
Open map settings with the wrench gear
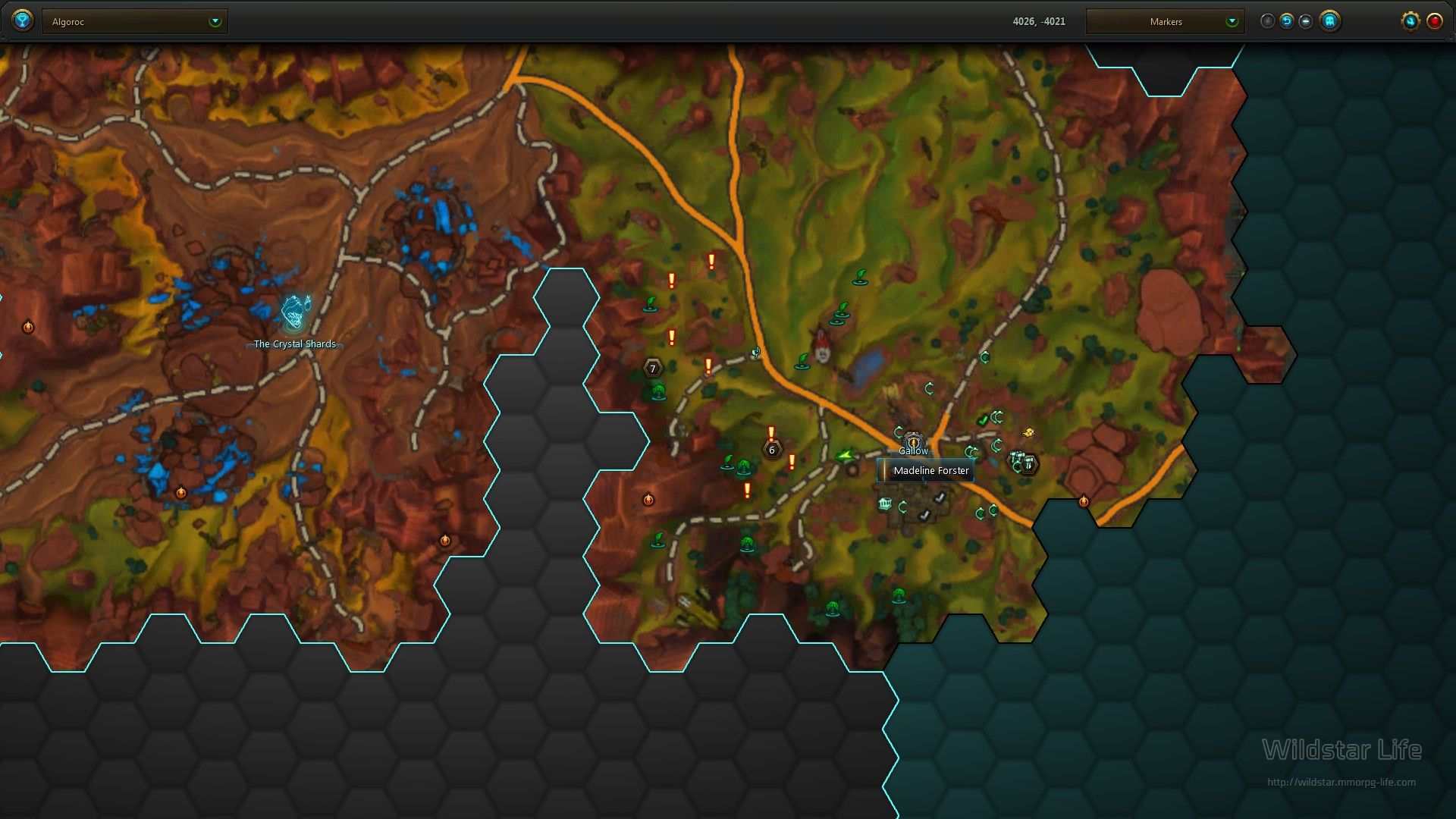pos(1410,21)
